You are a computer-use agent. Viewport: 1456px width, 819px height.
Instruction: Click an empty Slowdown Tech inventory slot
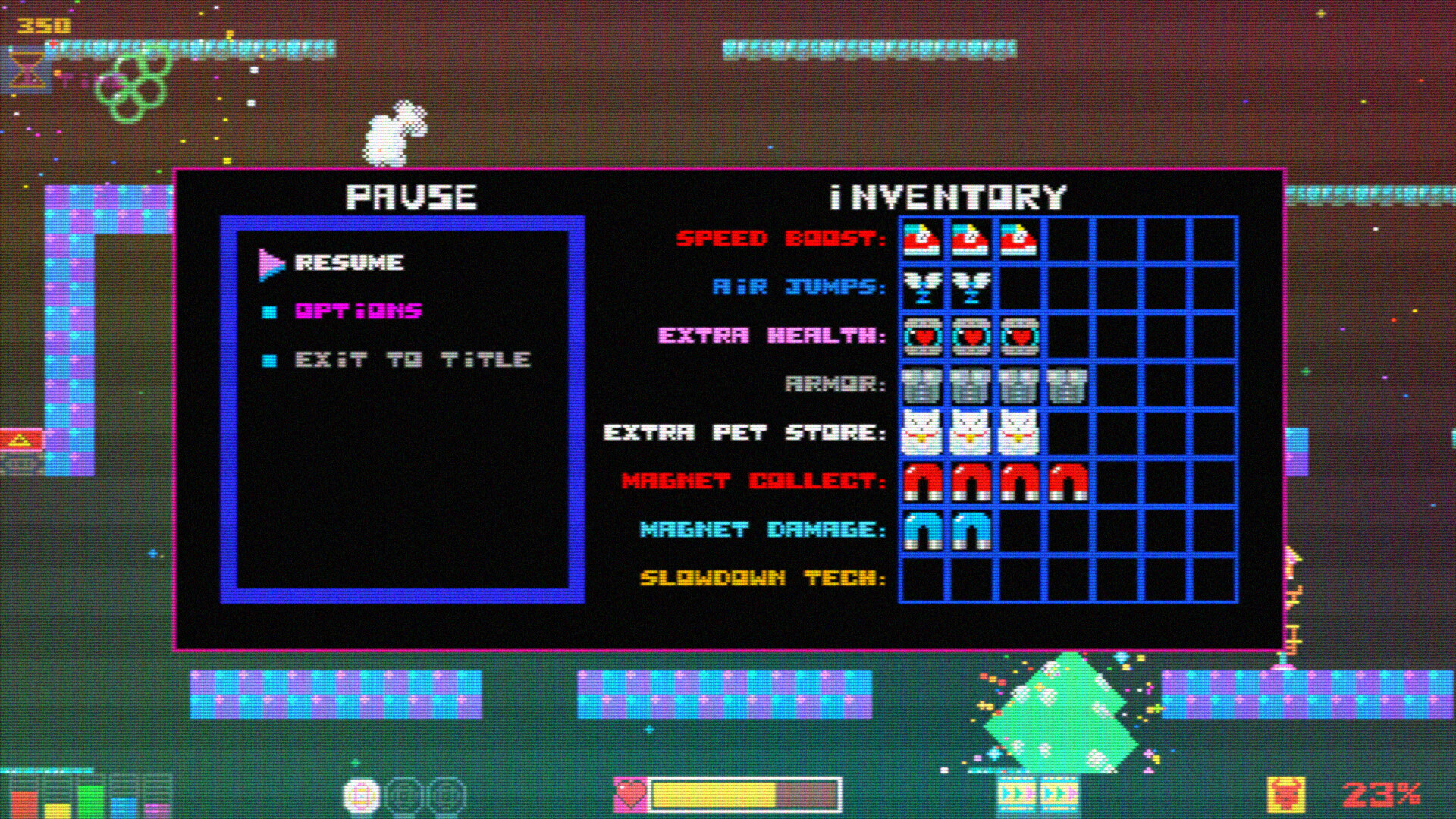(x=922, y=580)
